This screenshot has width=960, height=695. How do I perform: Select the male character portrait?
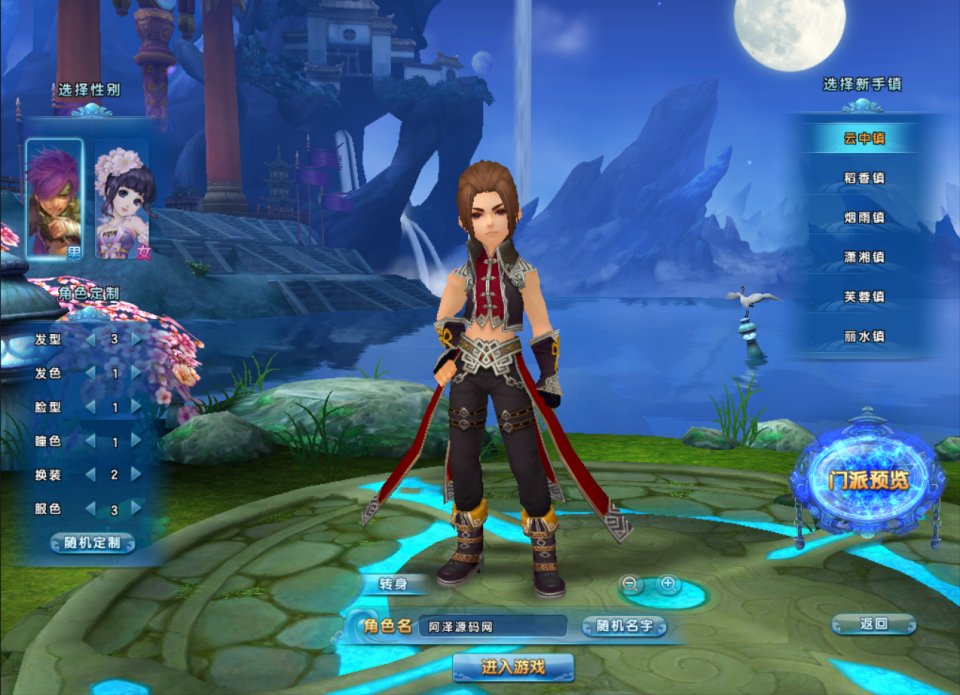coord(54,197)
